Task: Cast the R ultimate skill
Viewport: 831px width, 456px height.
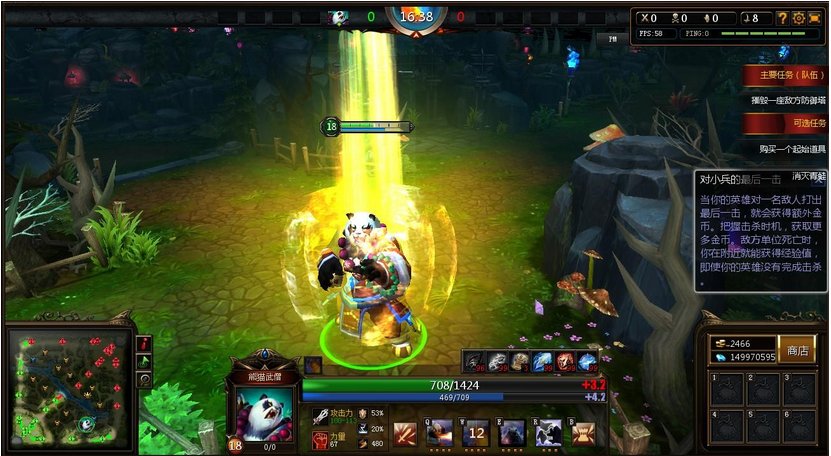Action: coord(548,433)
